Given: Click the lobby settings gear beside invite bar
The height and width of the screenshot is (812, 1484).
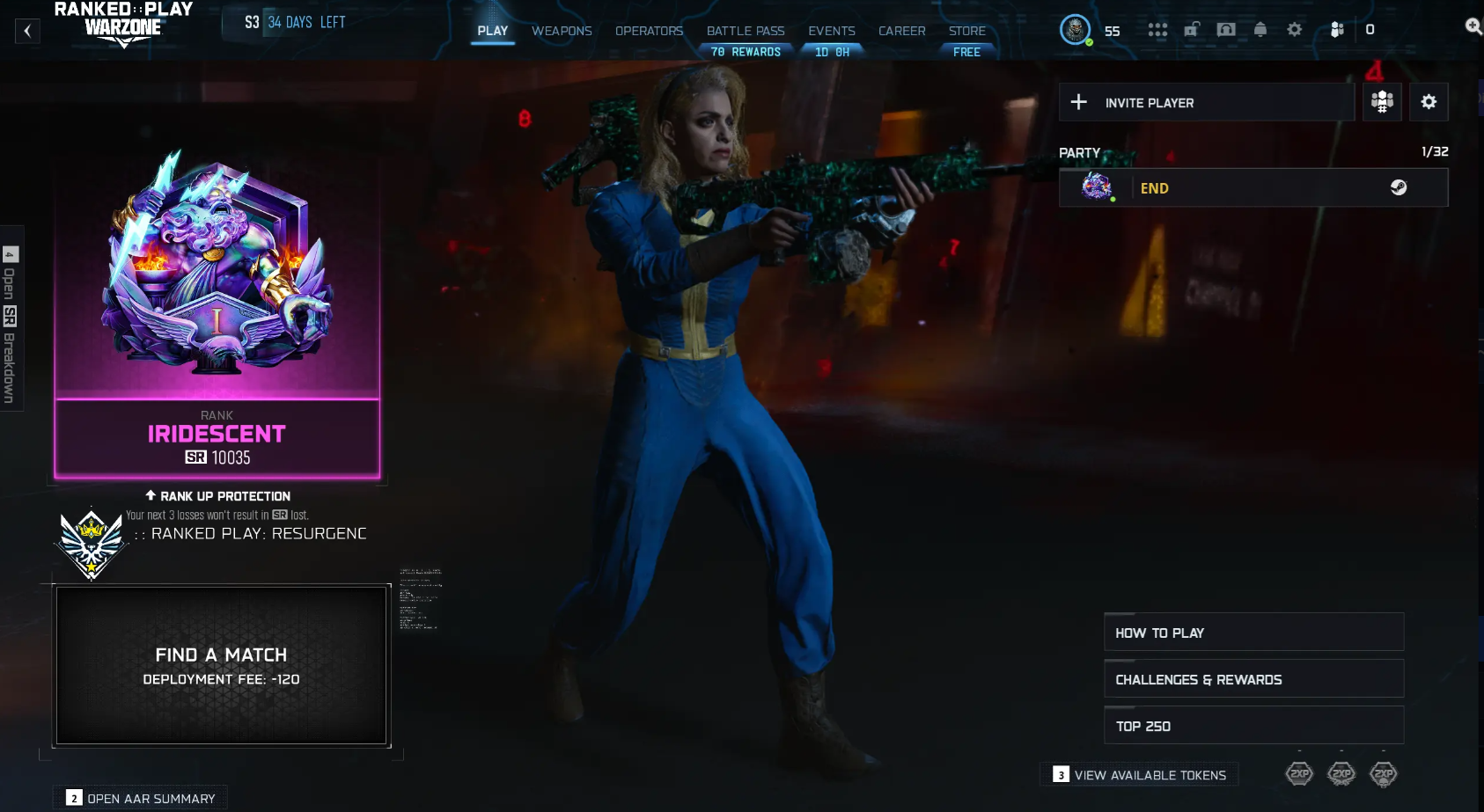Looking at the screenshot, I should click(x=1429, y=102).
